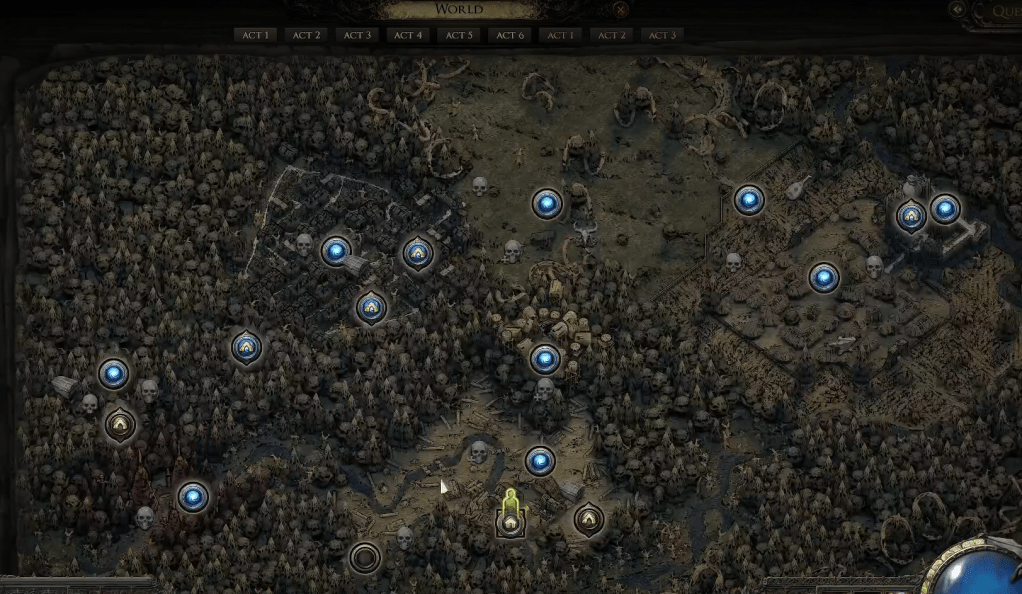Screen dimensions: 1022x594
Task: Select the empty dark ring map node
Action: [364, 557]
